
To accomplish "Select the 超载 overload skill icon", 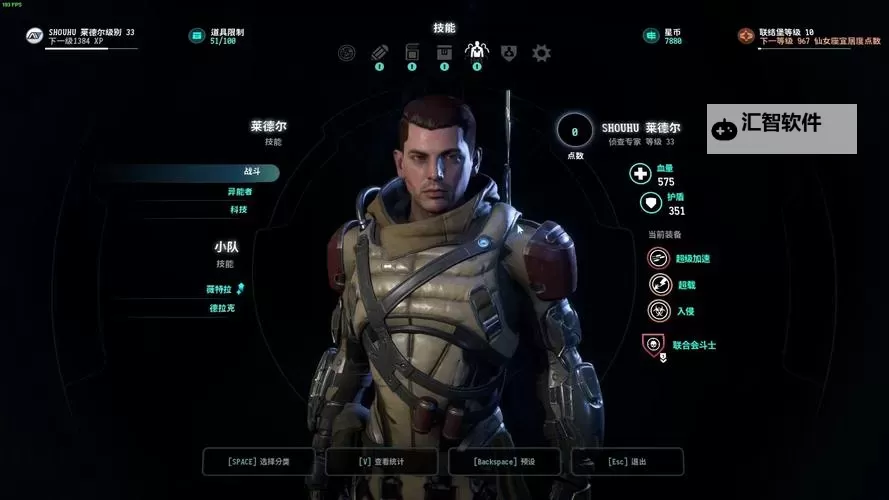I will pyautogui.click(x=659, y=284).
